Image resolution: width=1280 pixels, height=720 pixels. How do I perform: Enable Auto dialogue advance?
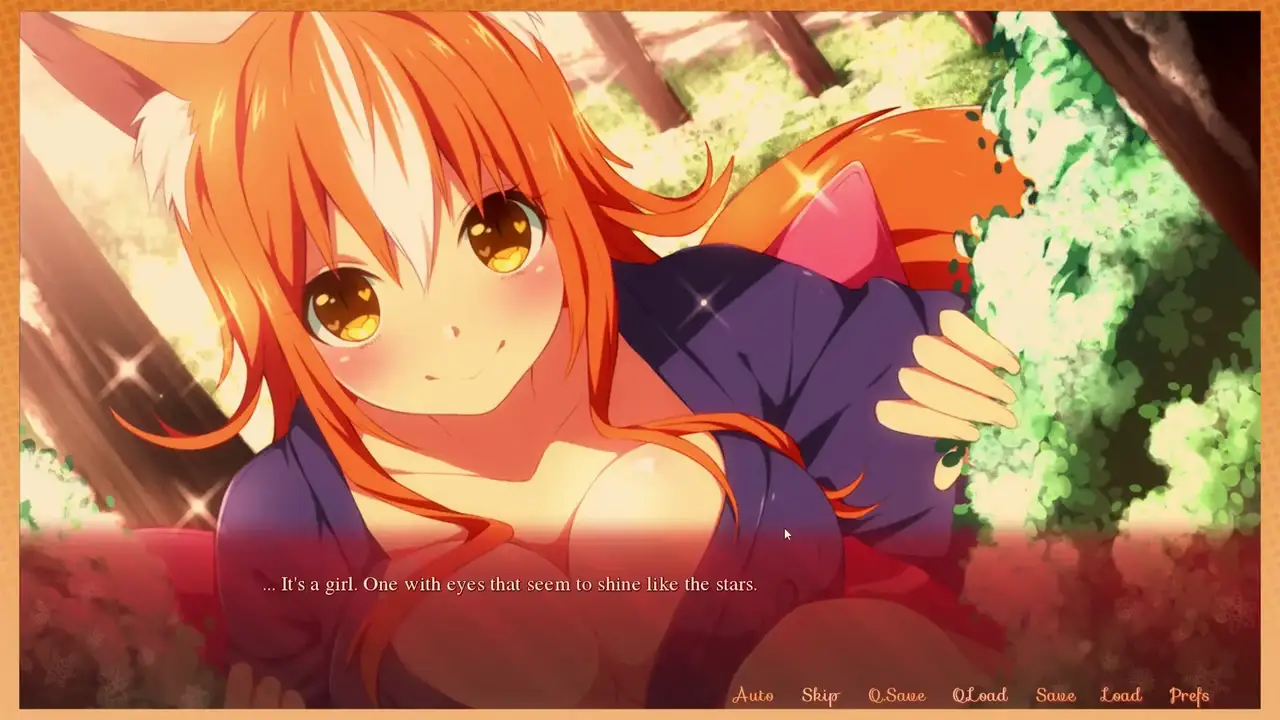click(753, 695)
